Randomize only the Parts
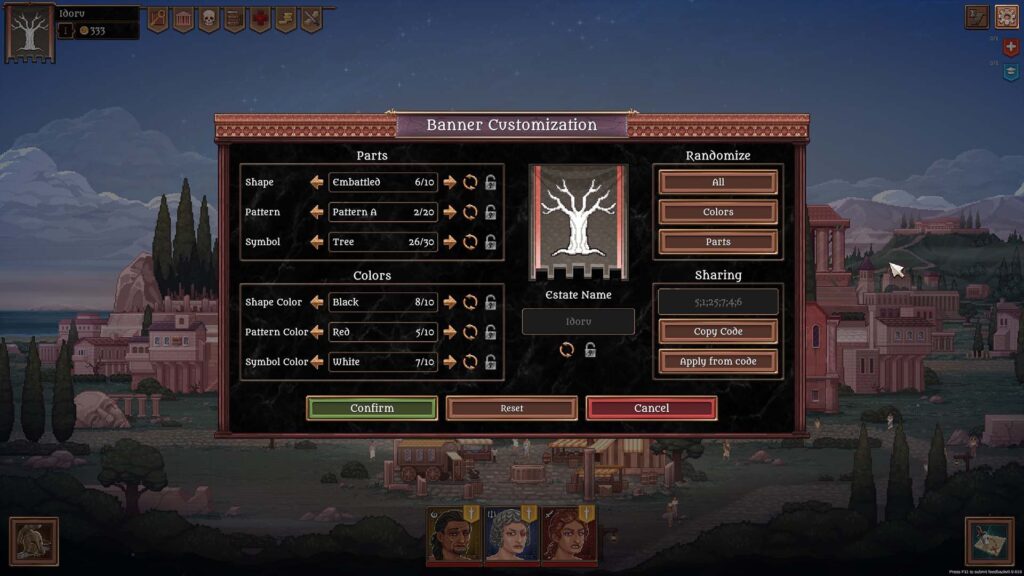 tap(718, 242)
